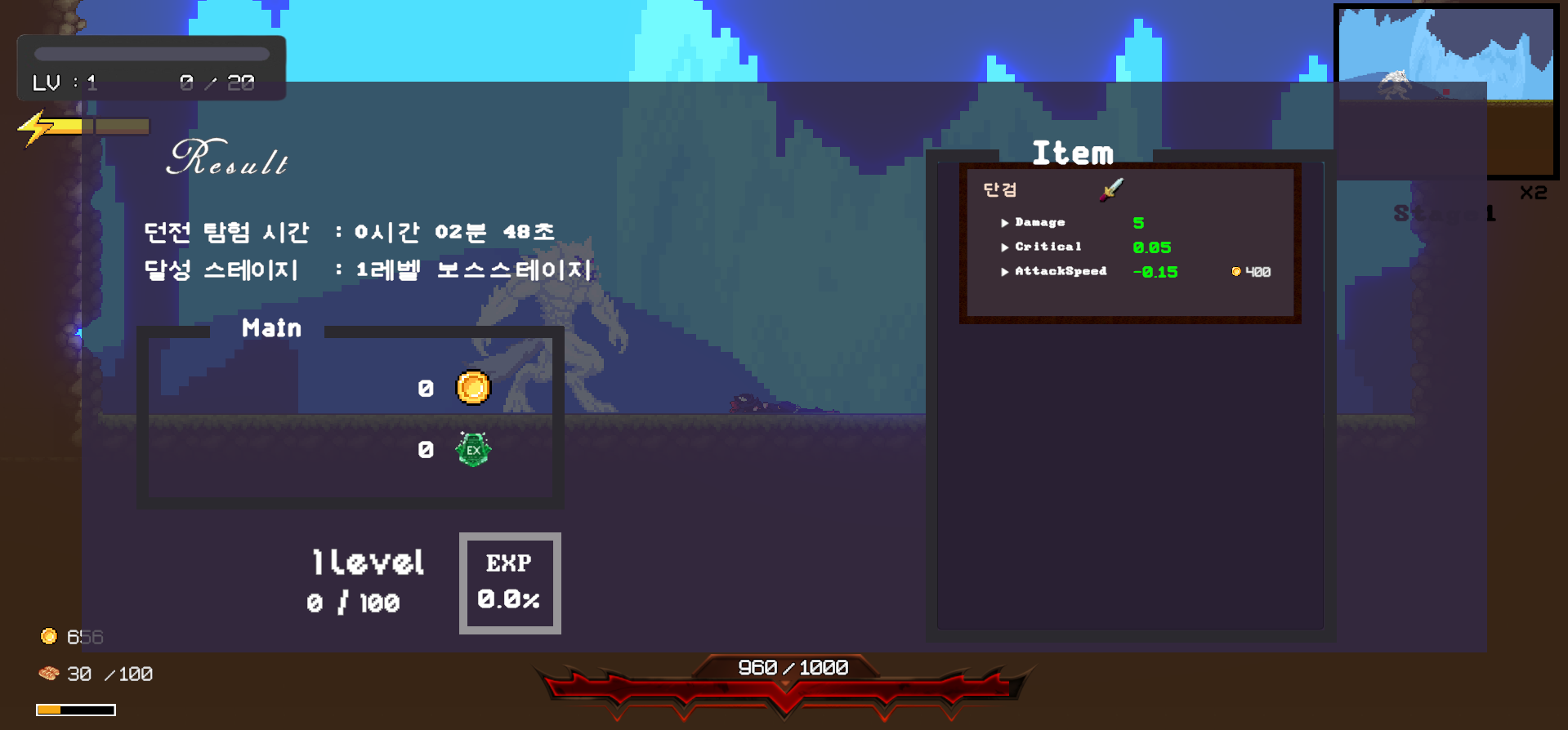Select the coin icon beside 656 gold total

(x=49, y=636)
